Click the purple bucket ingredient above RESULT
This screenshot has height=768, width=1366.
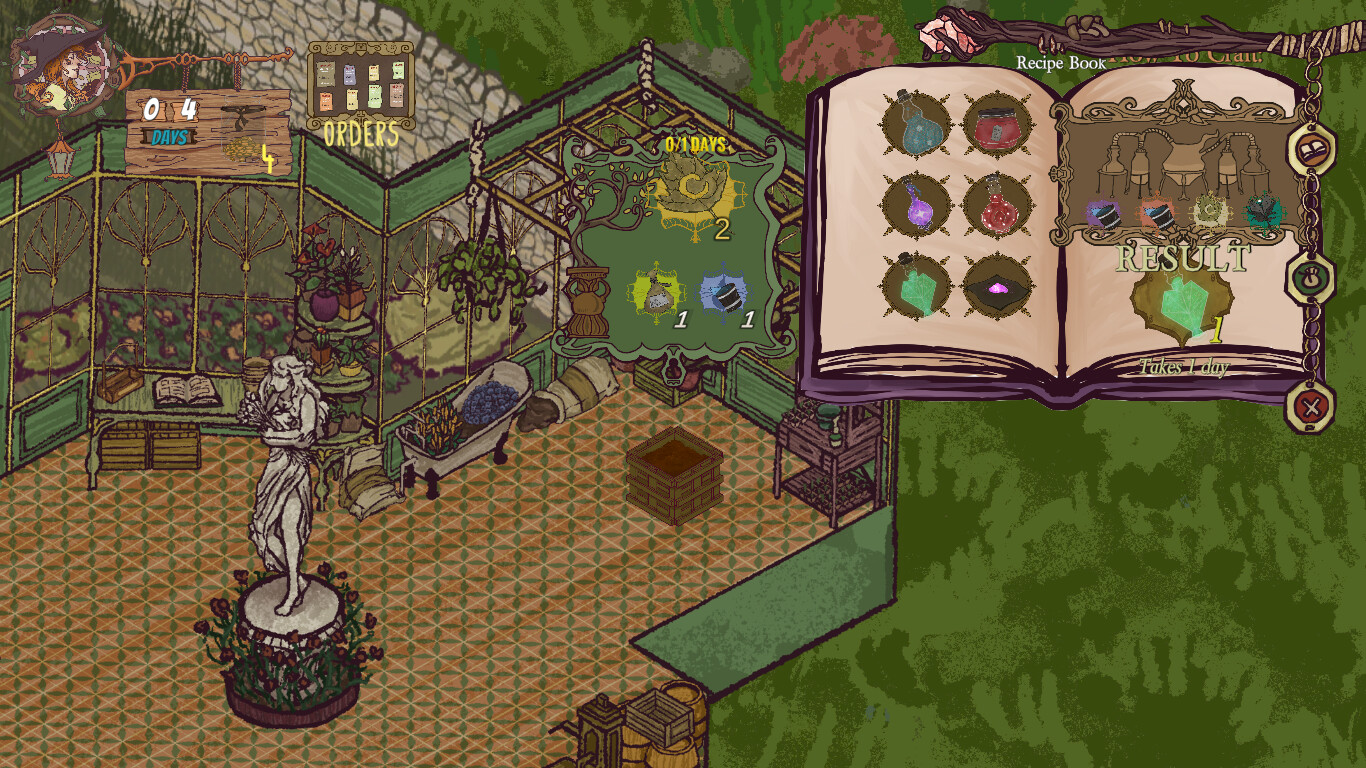tap(1105, 215)
